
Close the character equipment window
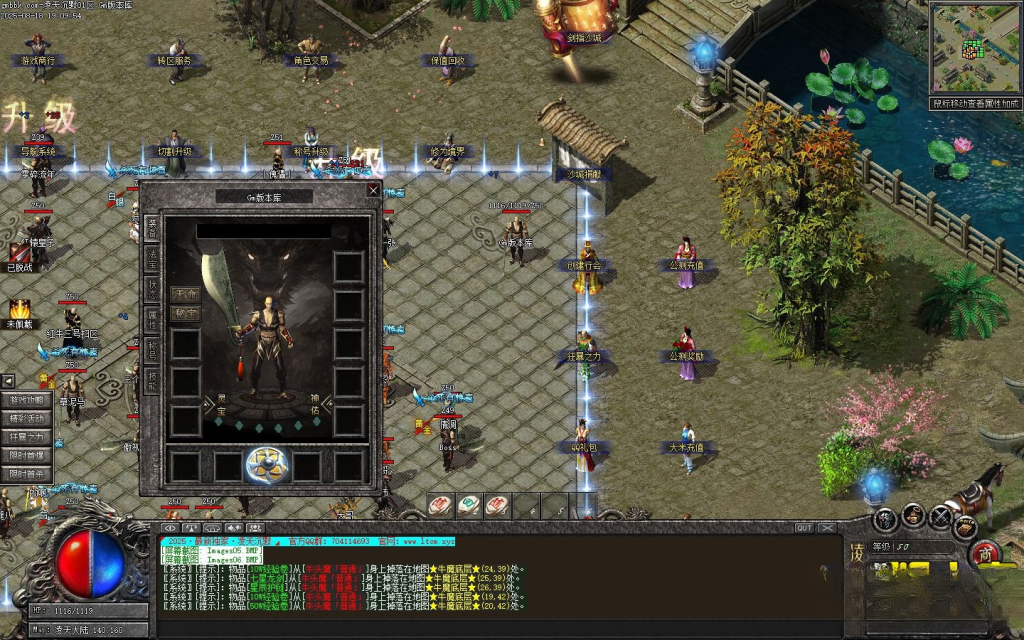tap(373, 189)
